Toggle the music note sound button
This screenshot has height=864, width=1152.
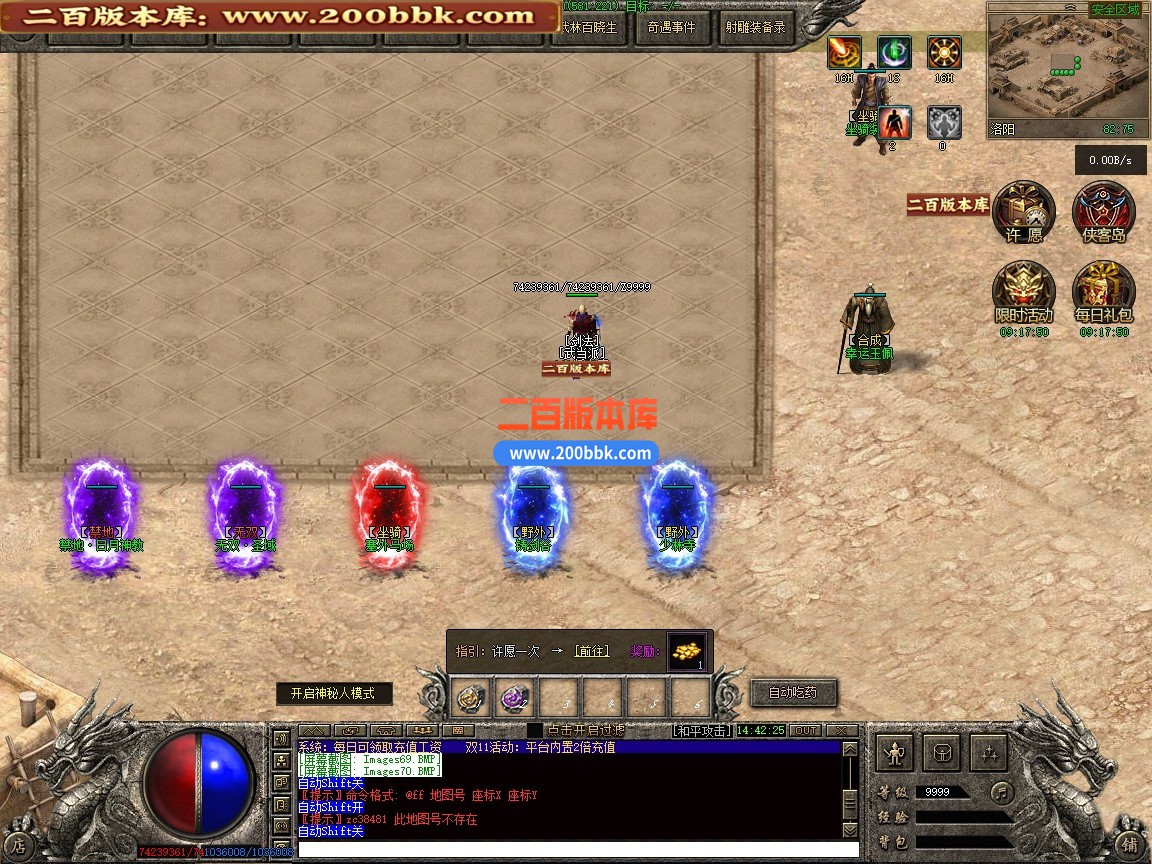[x=1001, y=792]
